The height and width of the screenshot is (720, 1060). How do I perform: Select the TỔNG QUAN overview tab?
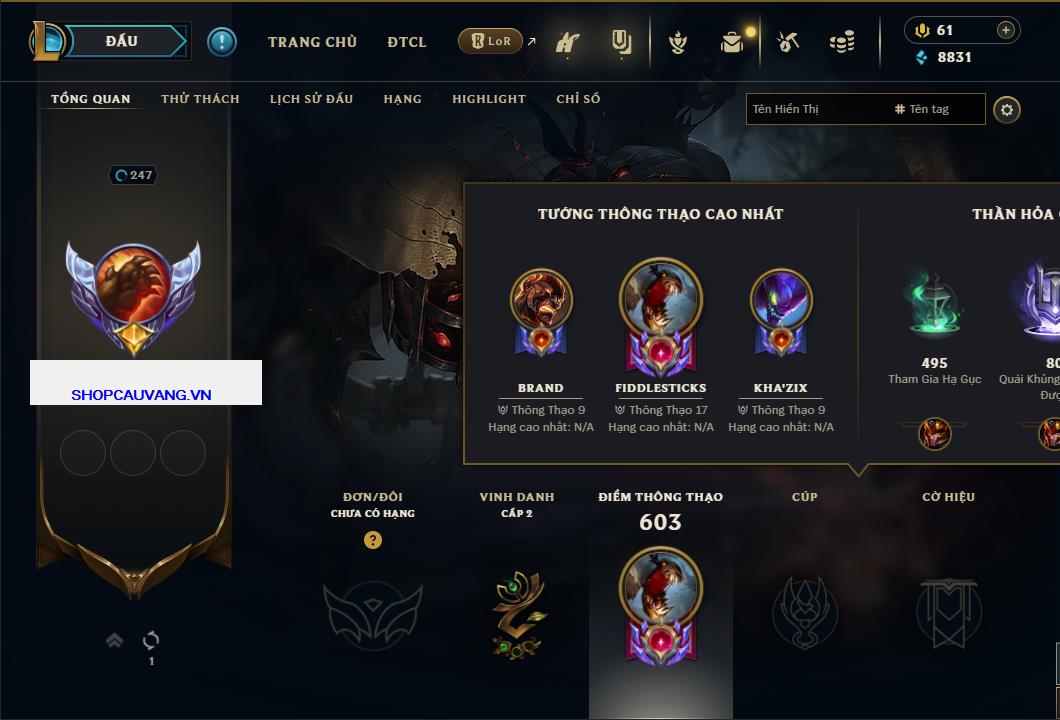(91, 99)
